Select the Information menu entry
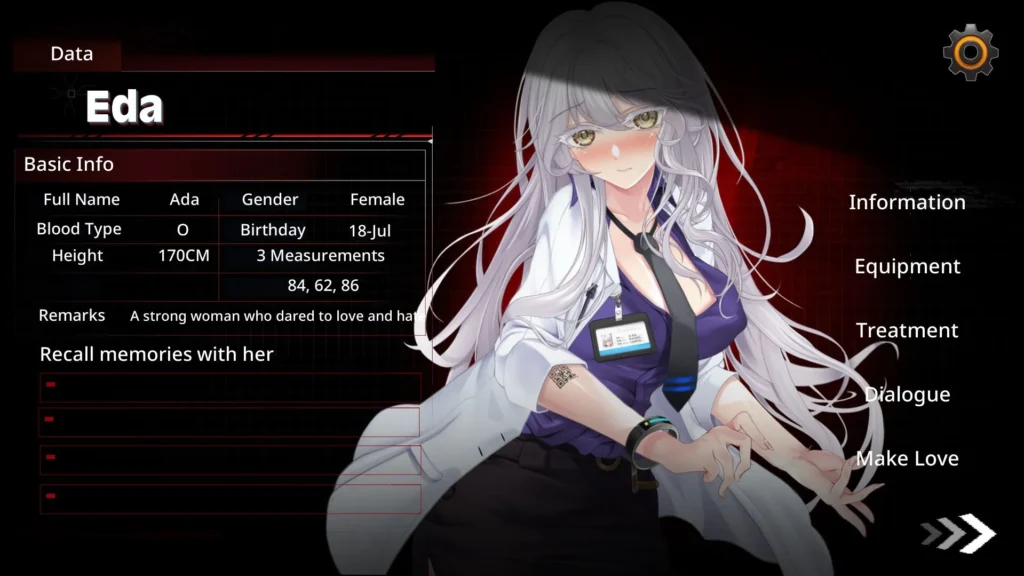 pos(907,202)
